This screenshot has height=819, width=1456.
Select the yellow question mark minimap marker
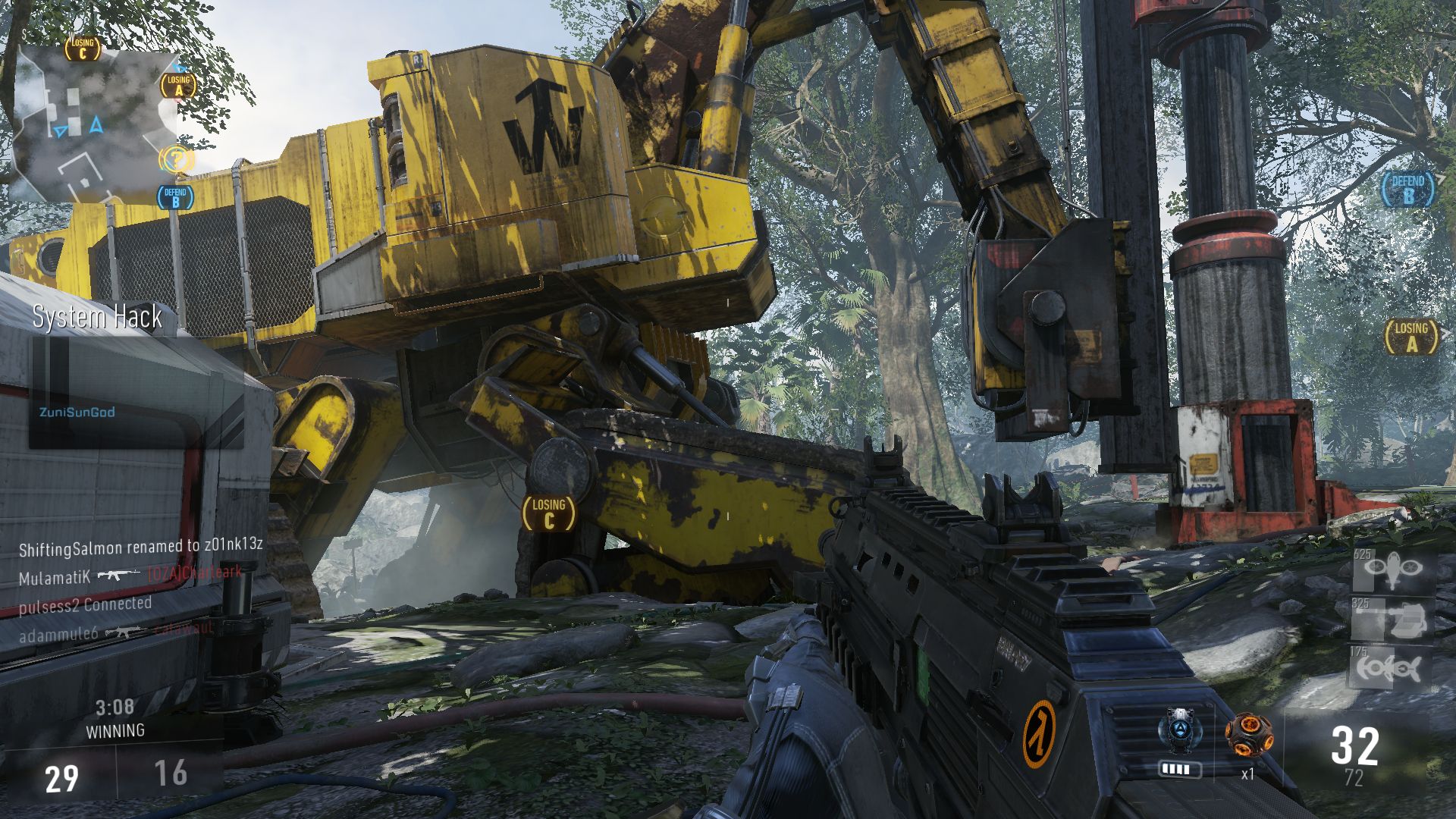pos(176,160)
